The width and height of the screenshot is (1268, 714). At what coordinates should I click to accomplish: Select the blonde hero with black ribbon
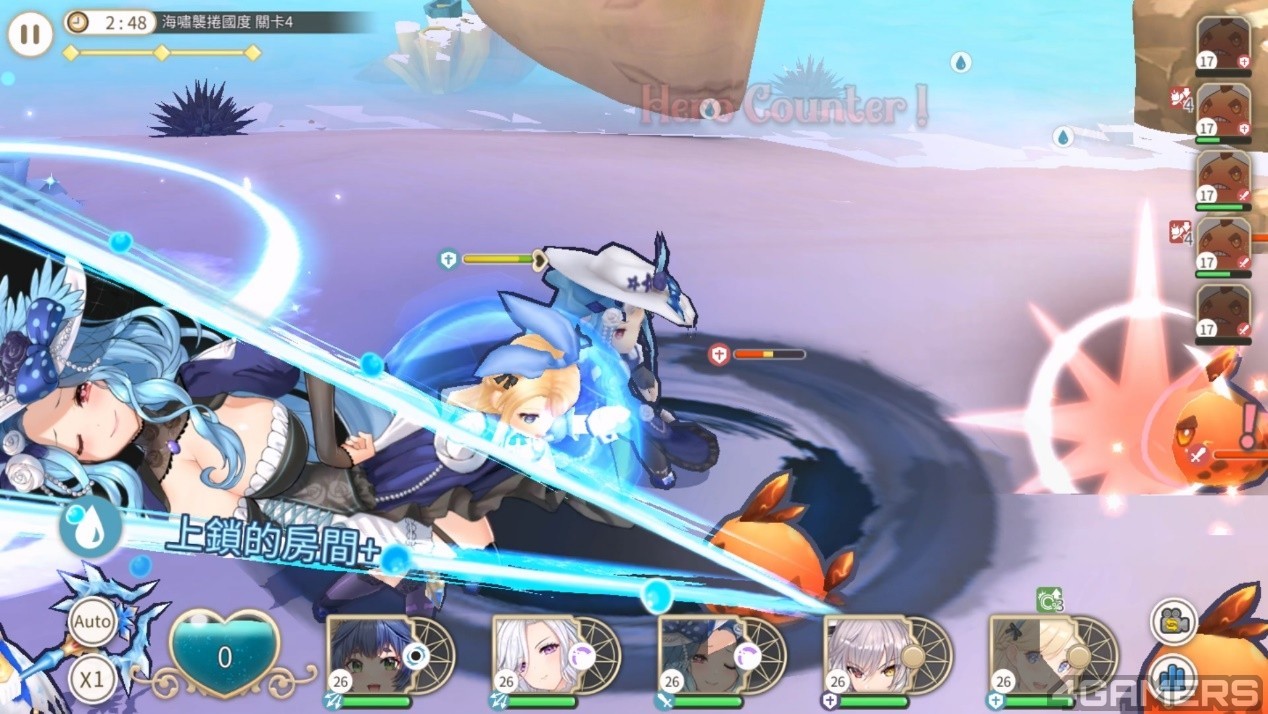pos(1028,653)
